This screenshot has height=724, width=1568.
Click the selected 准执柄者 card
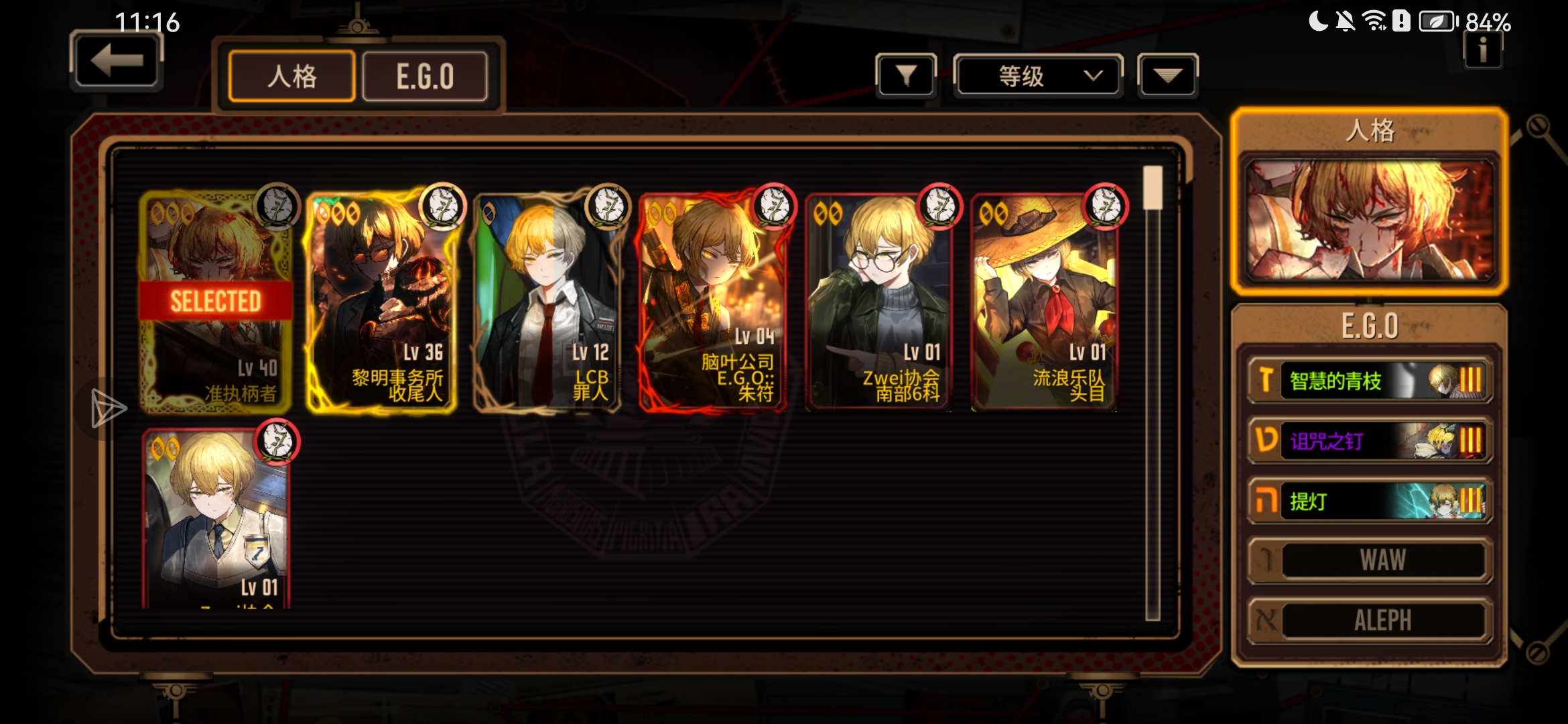216,302
